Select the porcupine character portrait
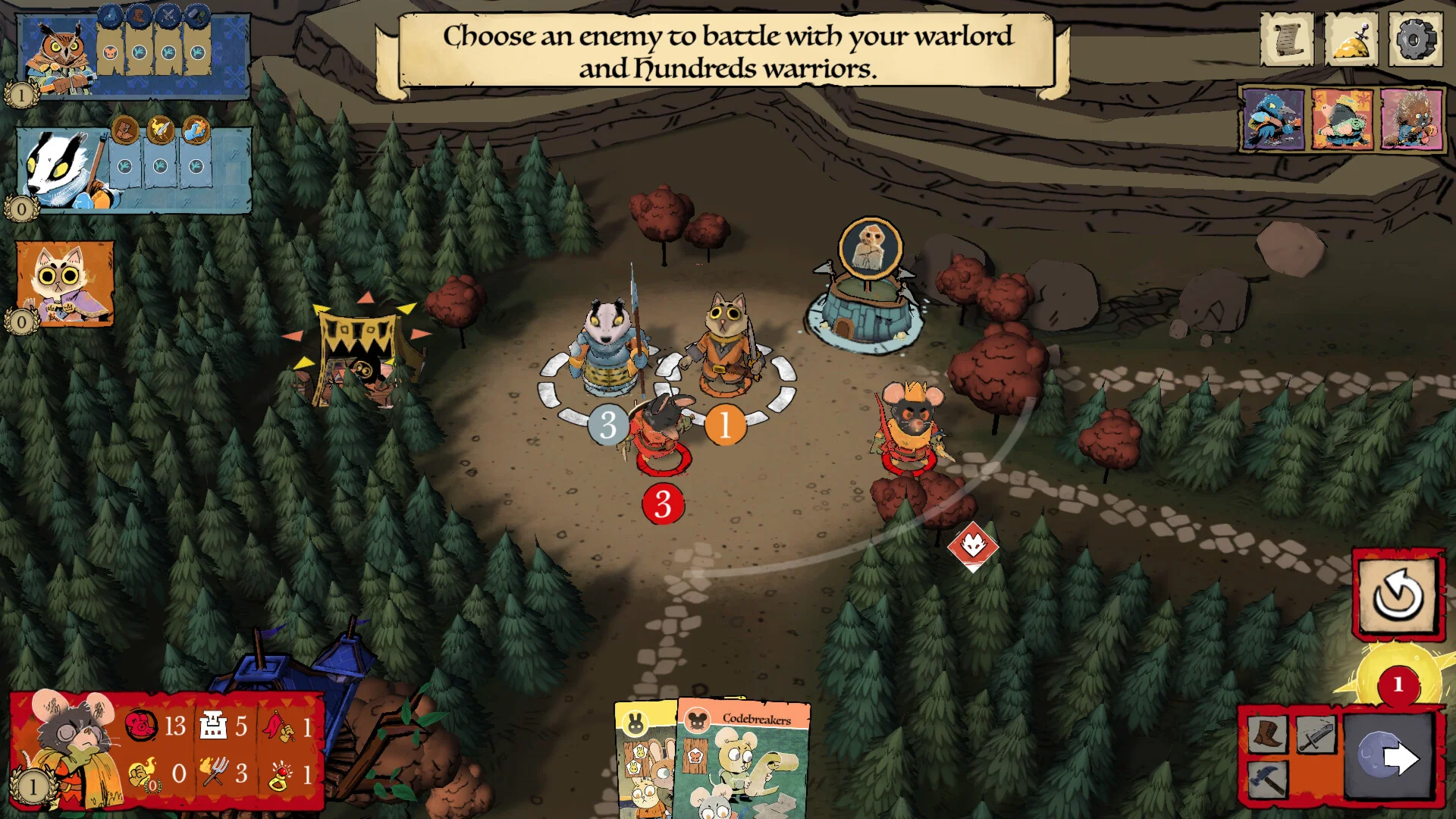The image size is (1456, 819). [1410, 119]
